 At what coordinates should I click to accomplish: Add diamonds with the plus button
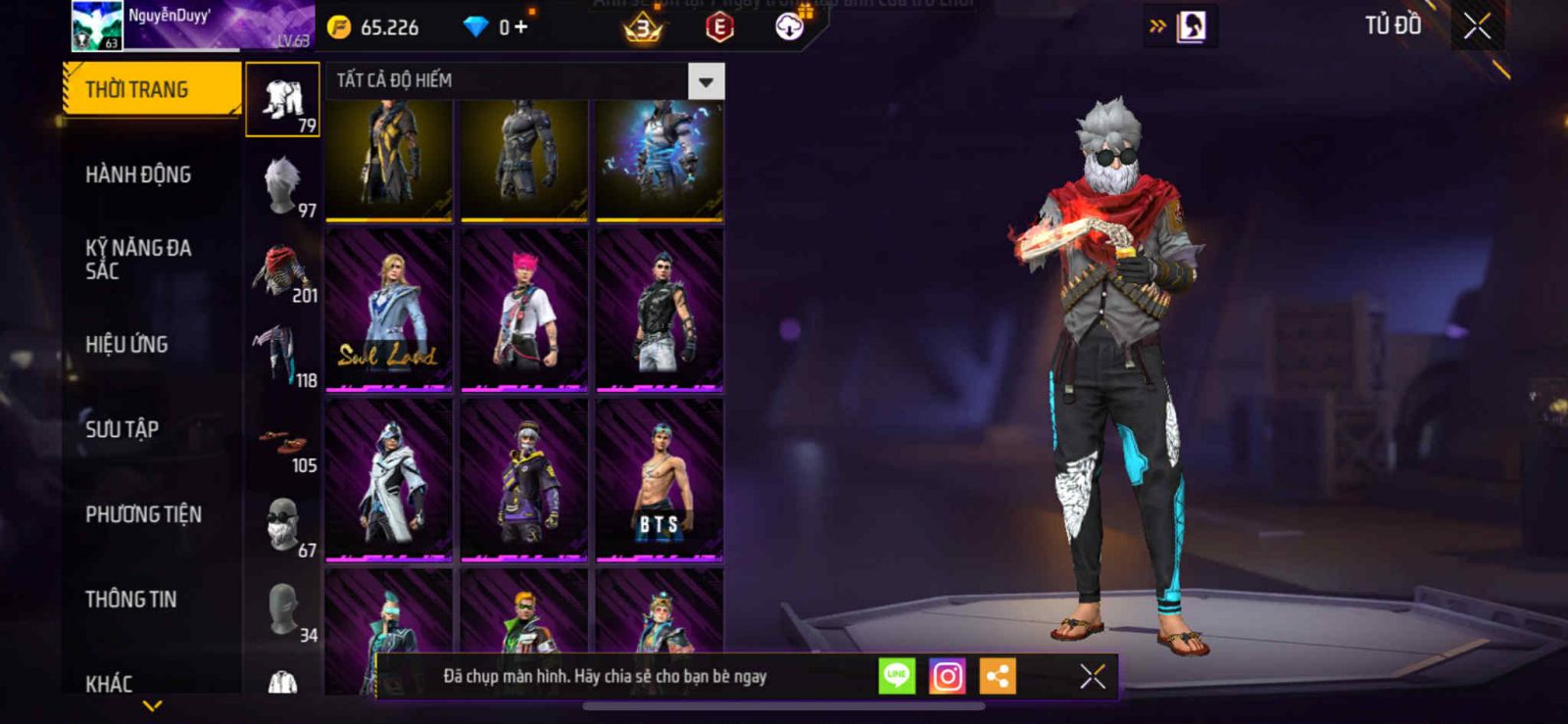[520, 27]
